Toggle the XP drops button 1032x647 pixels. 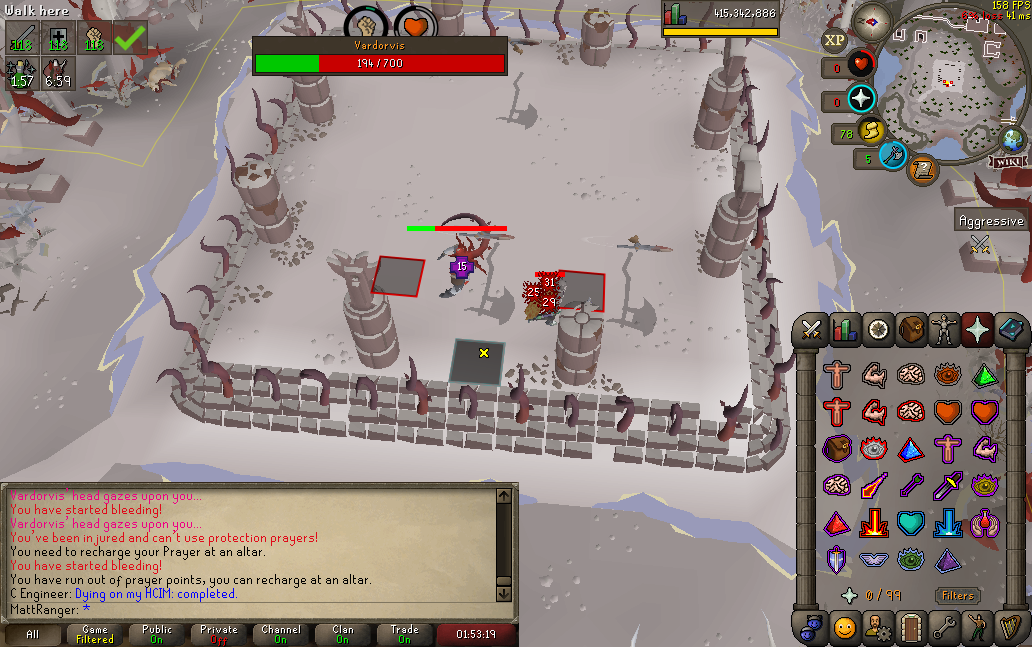834,40
